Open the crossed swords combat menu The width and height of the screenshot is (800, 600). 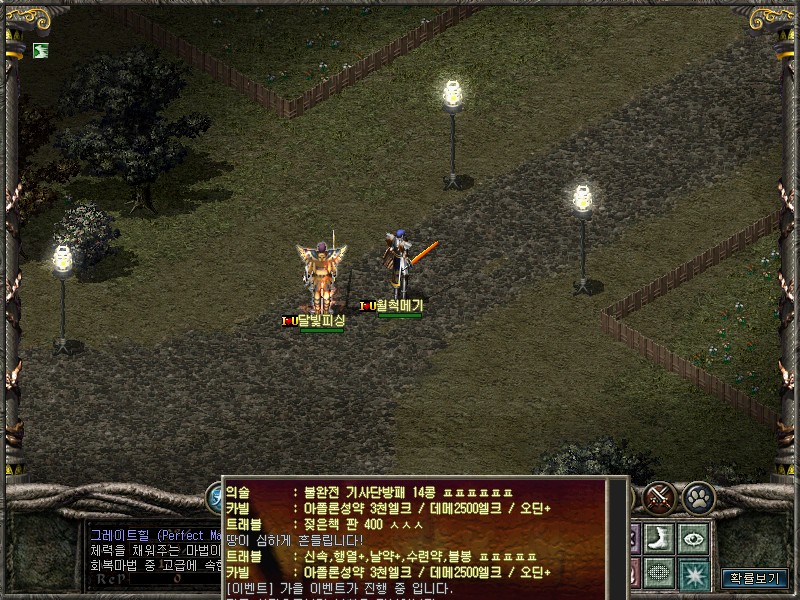click(659, 496)
